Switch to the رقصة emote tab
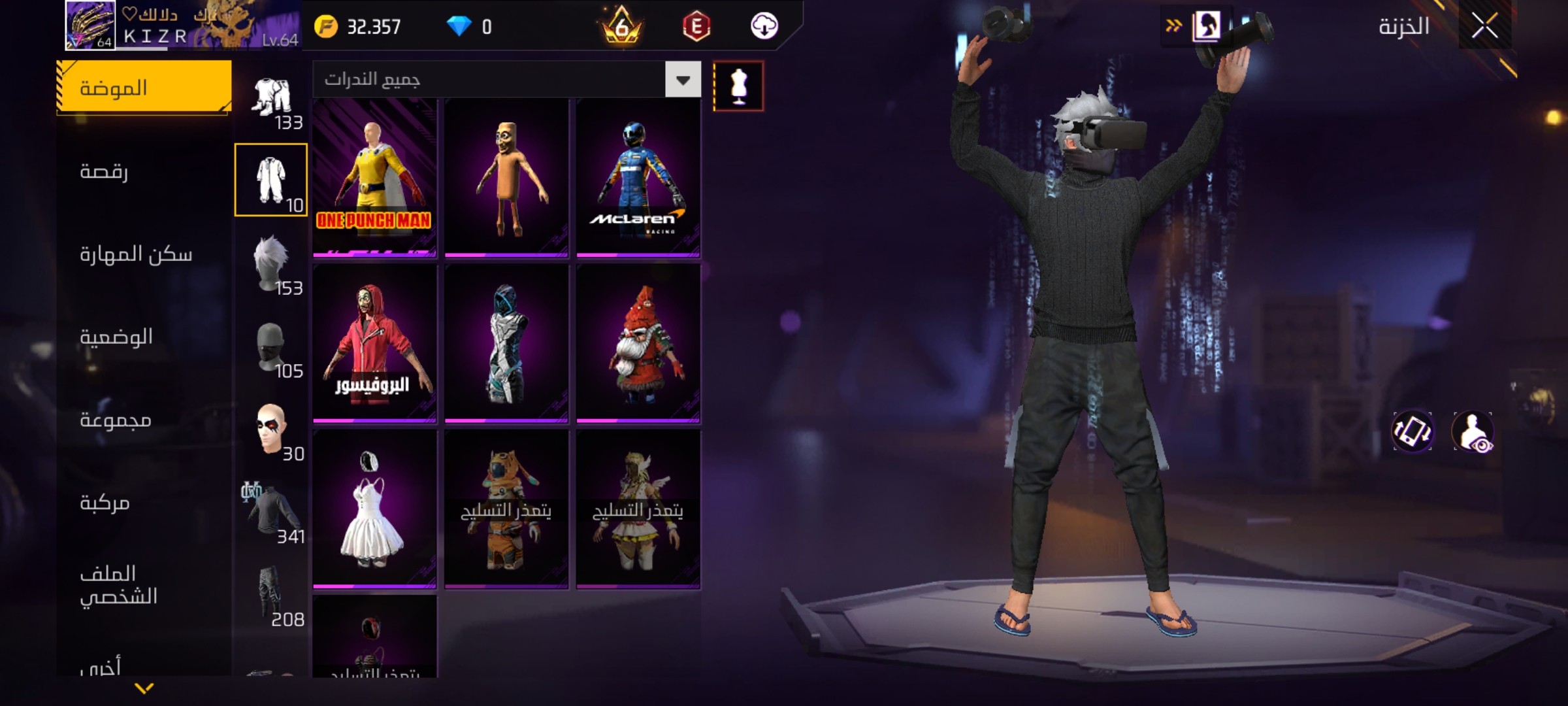1568x706 pixels. [105, 171]
